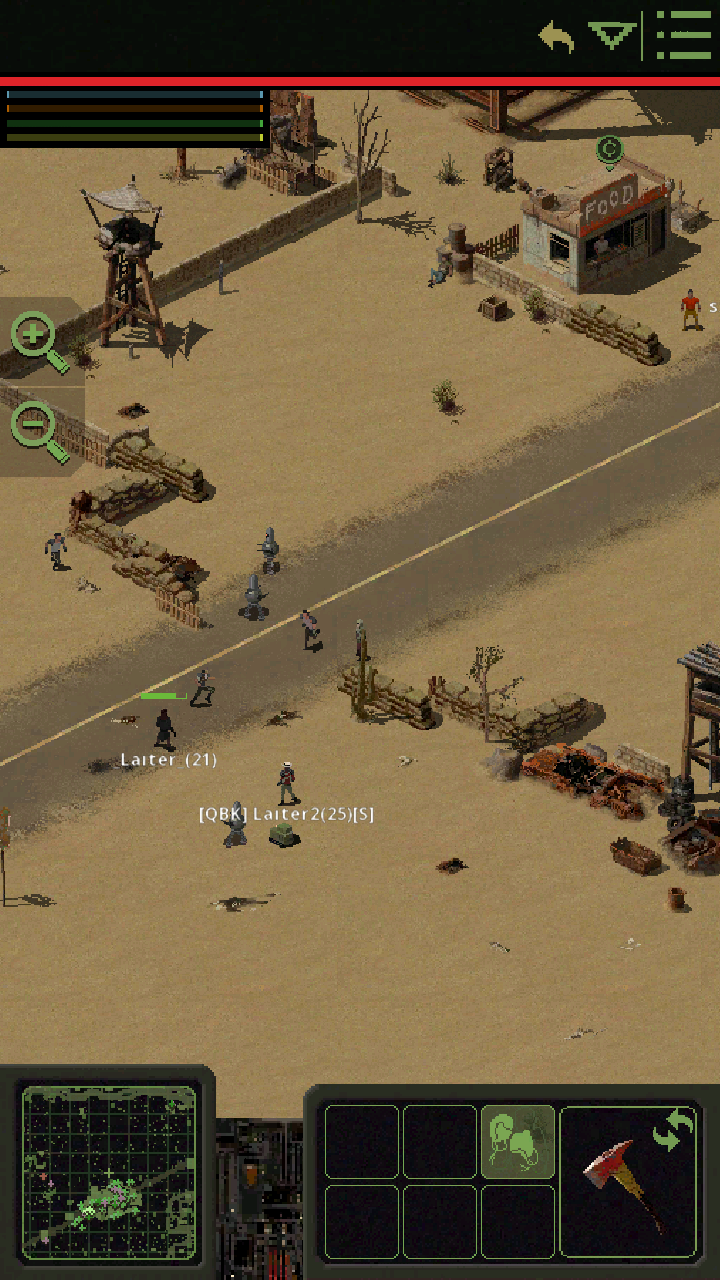Open the list menu icon
Viewport: 720px width, 1280px height.
pyautogui.click(x=684, y=36)
